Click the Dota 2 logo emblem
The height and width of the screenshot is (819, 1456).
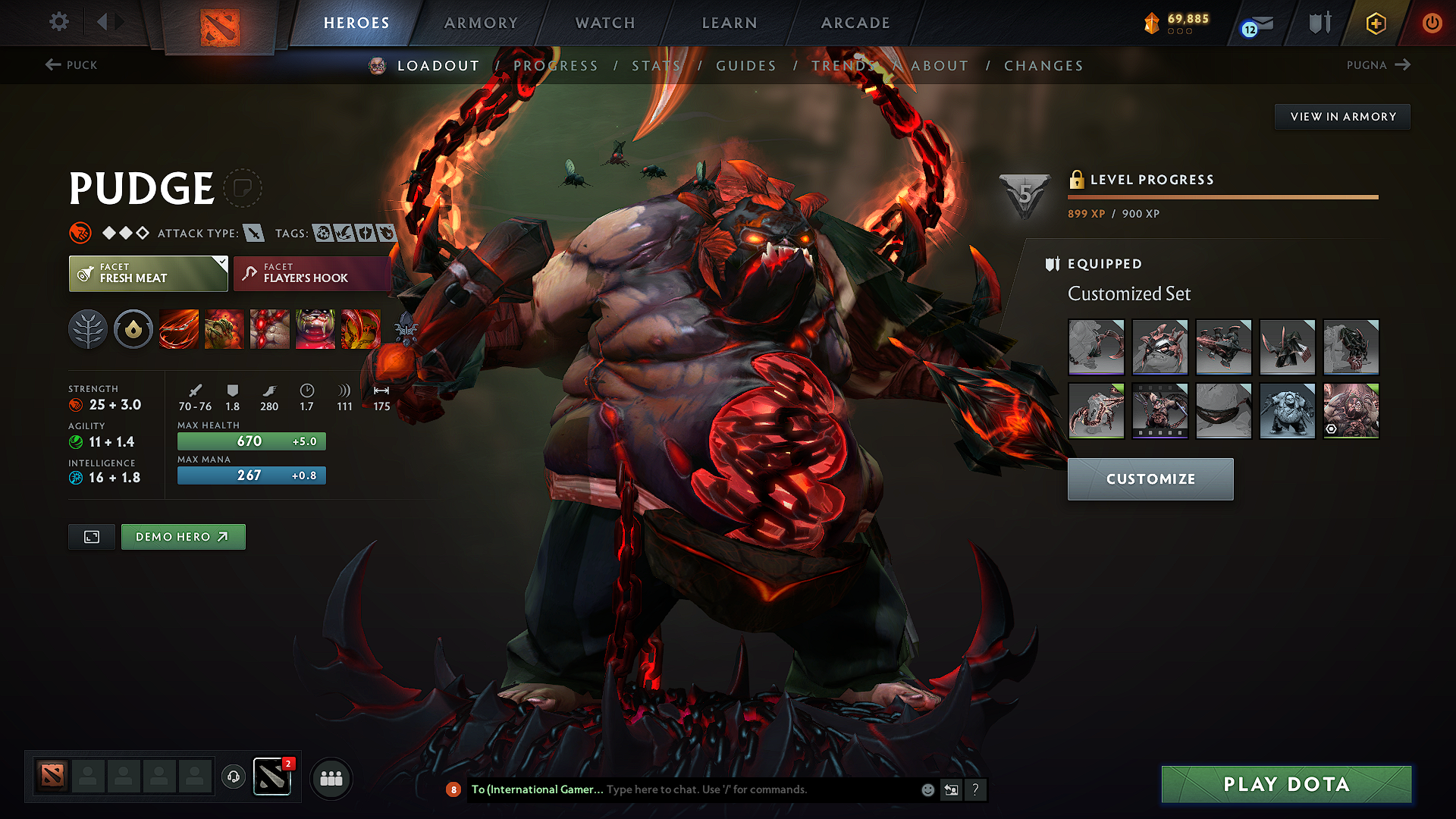point(220,24)
